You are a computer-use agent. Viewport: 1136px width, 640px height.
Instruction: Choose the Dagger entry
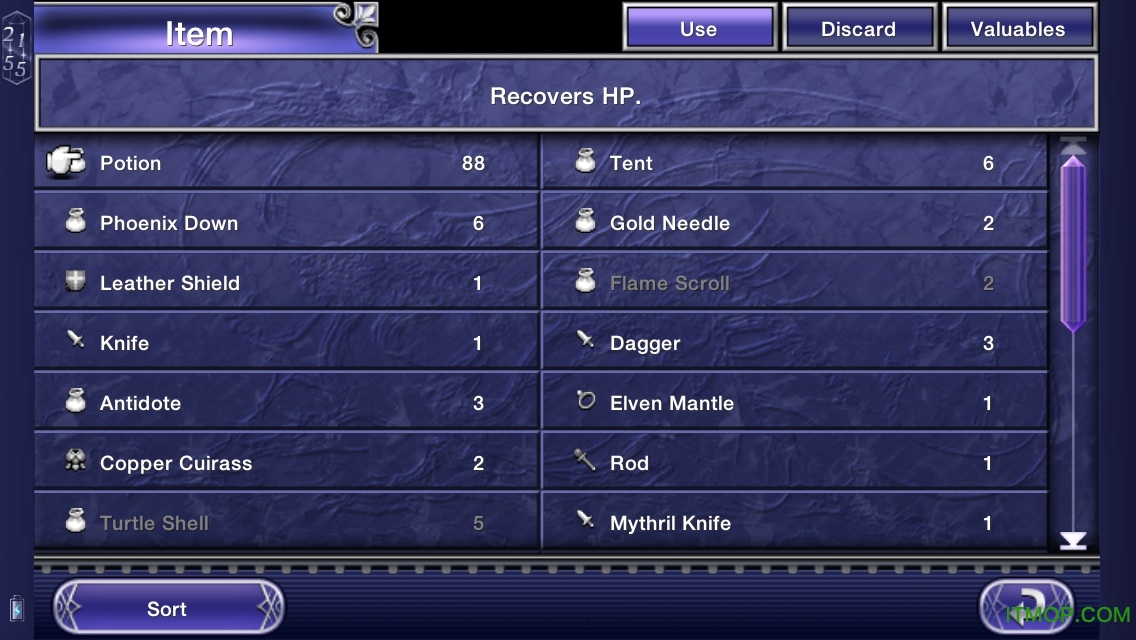(794, 343)
